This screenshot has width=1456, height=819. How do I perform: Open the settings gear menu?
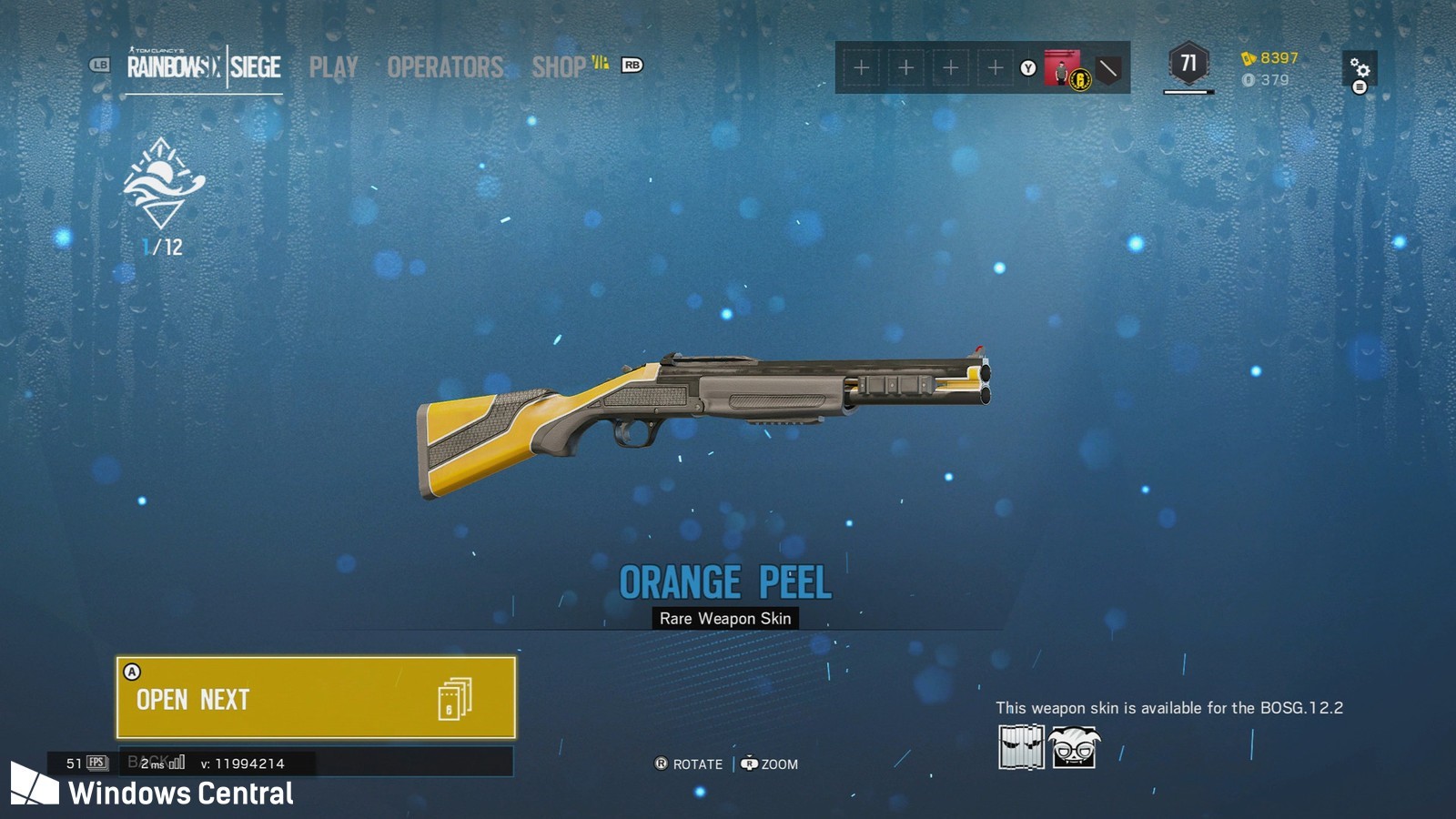1360,69
